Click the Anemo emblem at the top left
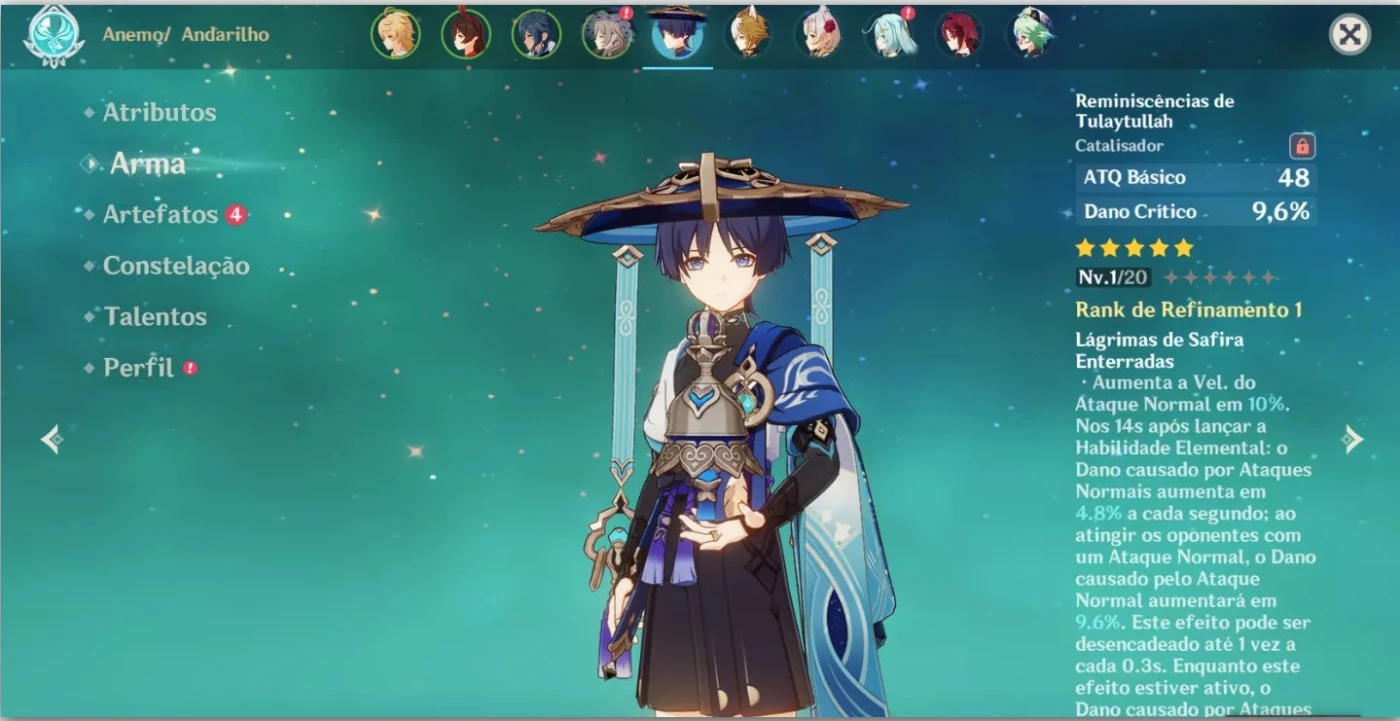The height and width of the screenshot is (721, 1400). (52, 36)
